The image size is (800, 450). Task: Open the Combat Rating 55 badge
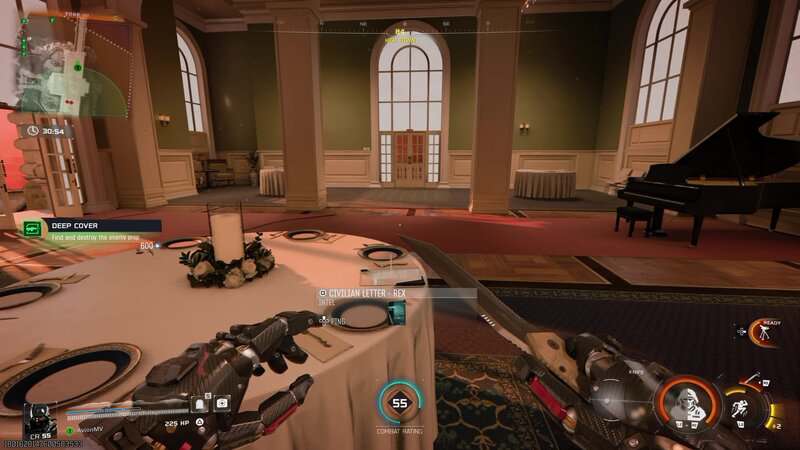tap(400, 402)
